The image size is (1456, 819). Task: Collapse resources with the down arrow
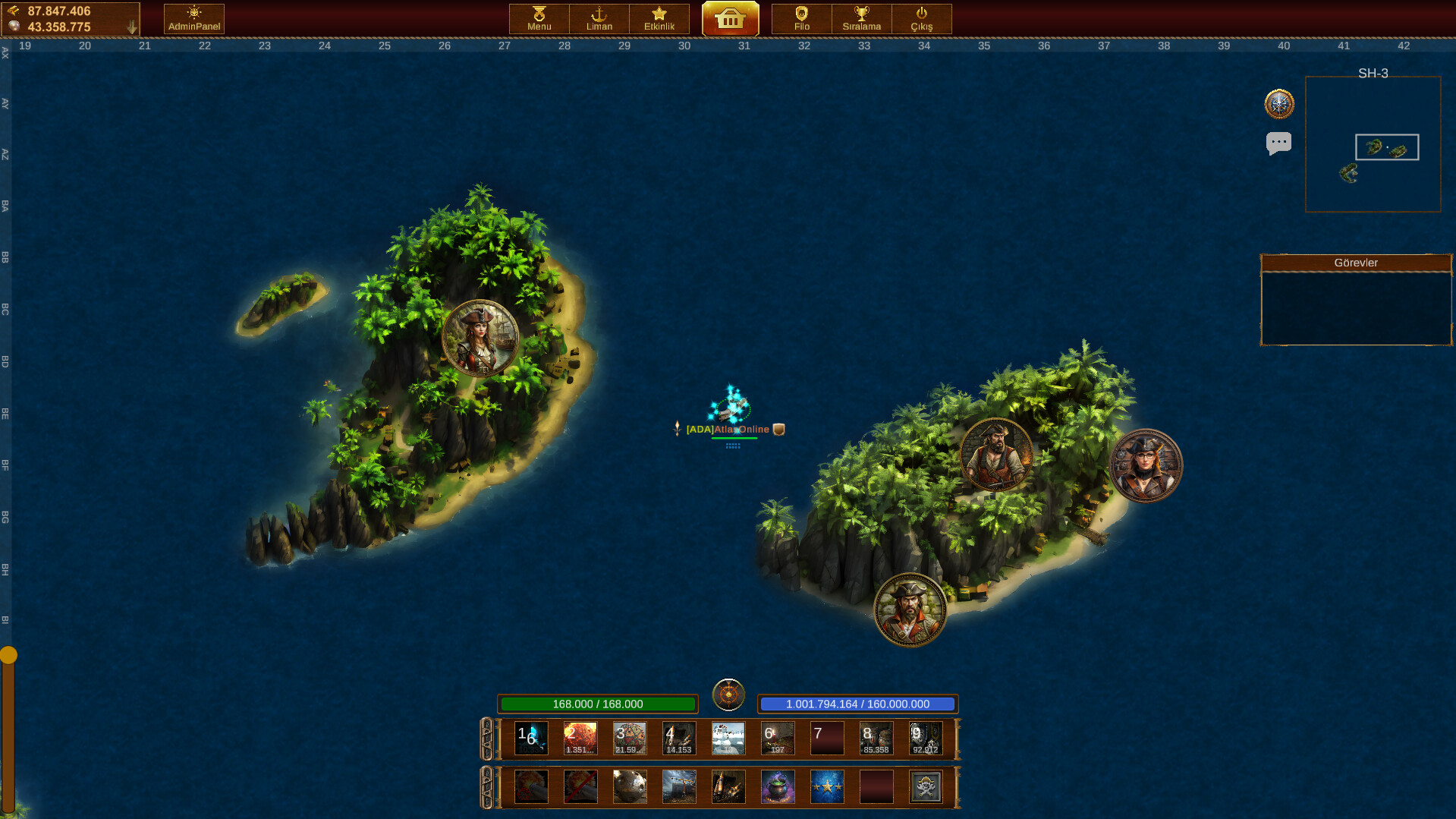pyautogui.click(x=134, y=24)
